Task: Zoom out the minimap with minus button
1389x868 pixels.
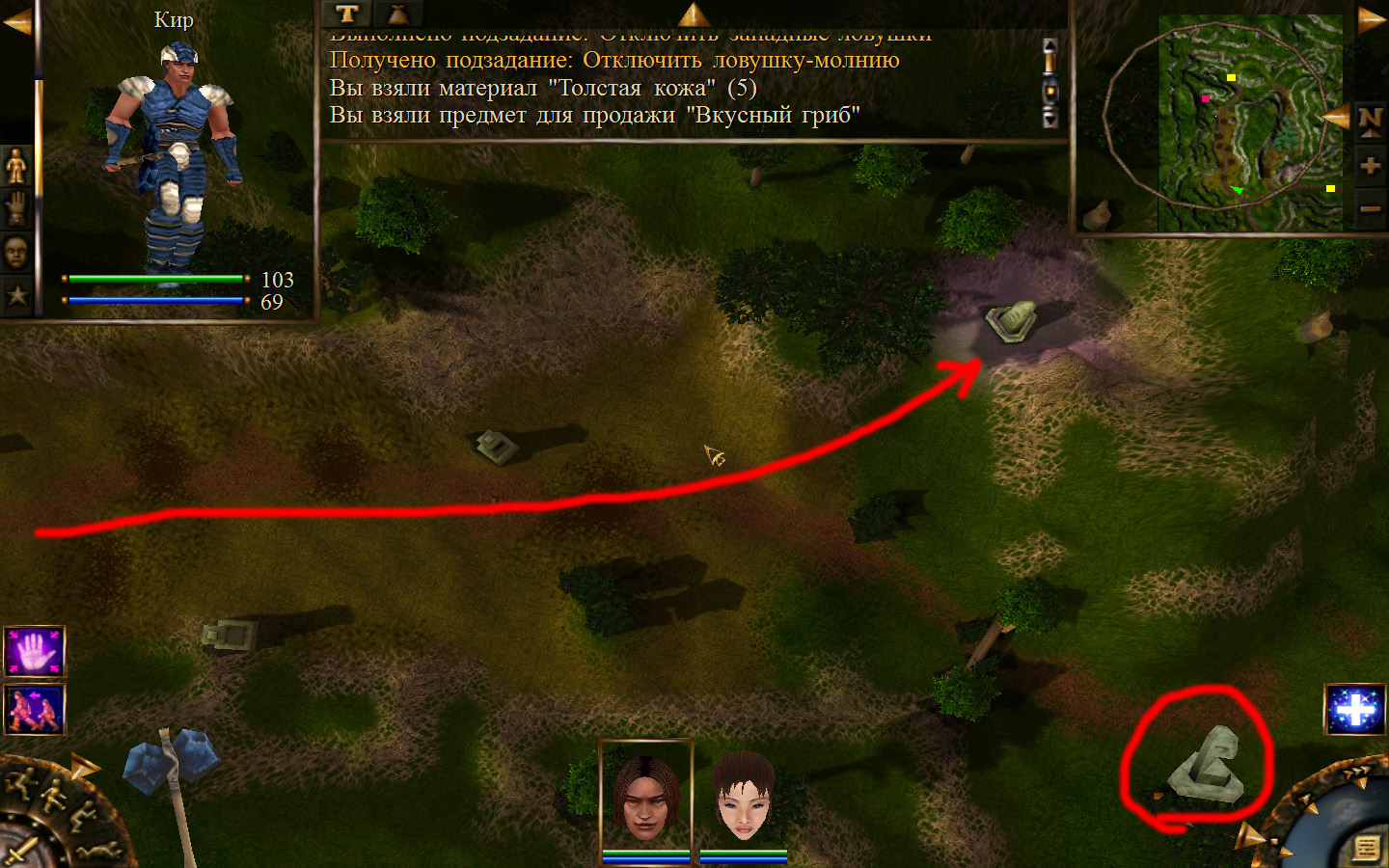Action: point(1370,207)
